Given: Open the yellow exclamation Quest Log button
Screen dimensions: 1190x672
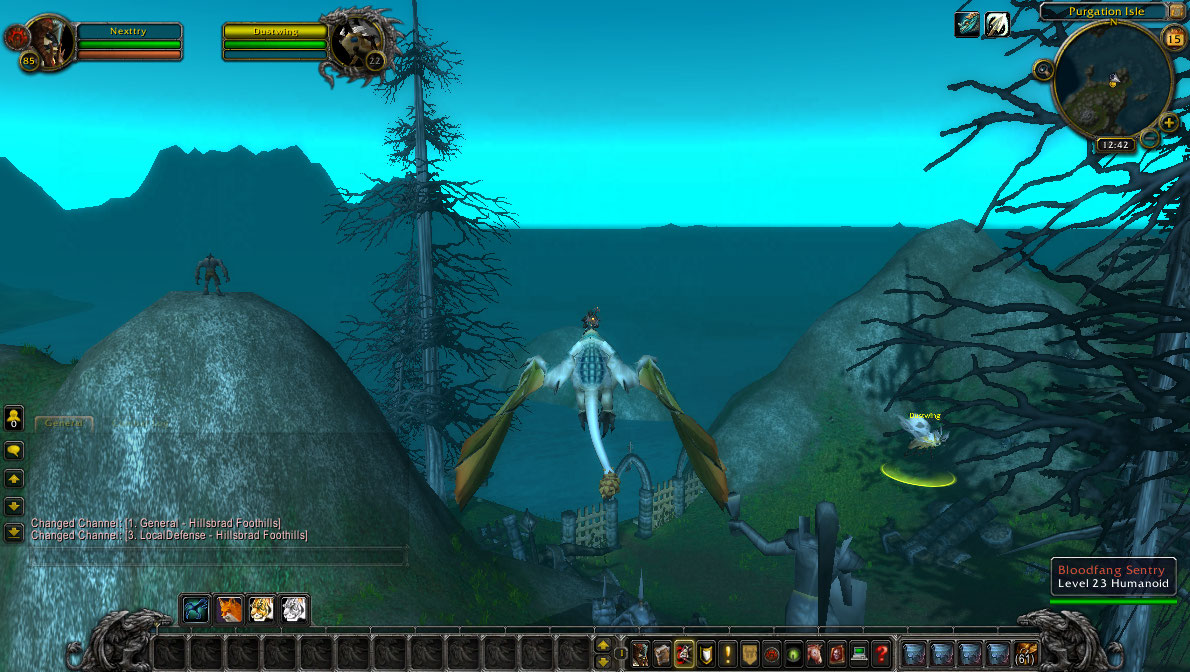Looking at the screenshot, I should [727, 654].
